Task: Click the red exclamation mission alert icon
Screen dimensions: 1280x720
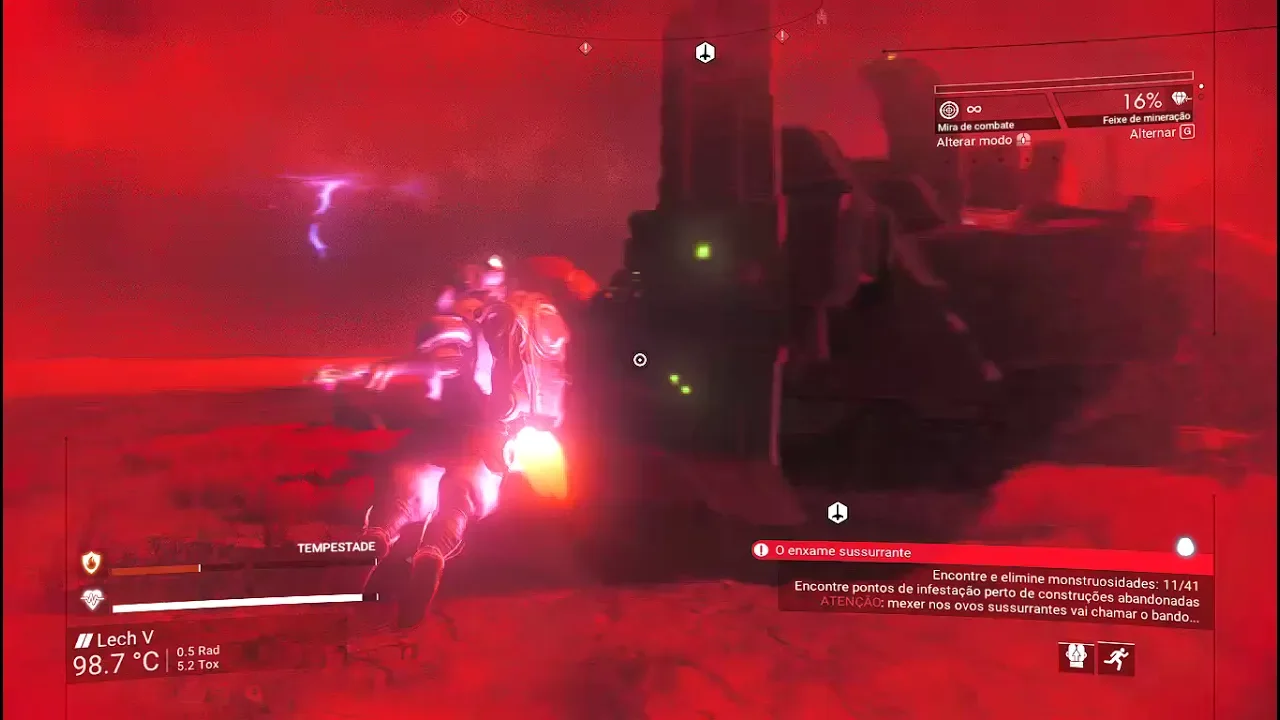Action: pos(763,550)
